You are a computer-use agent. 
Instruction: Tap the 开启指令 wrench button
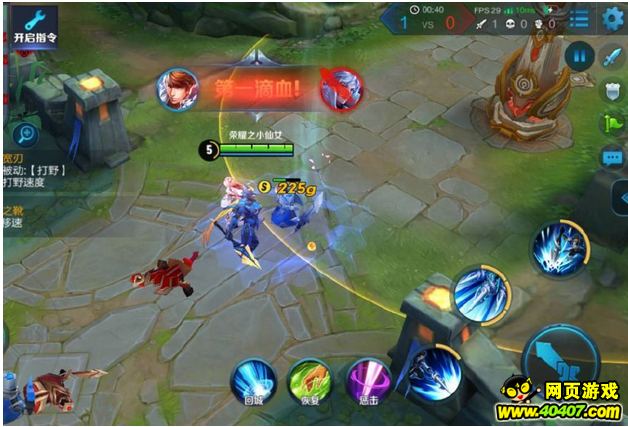click(x=32, y=25)
